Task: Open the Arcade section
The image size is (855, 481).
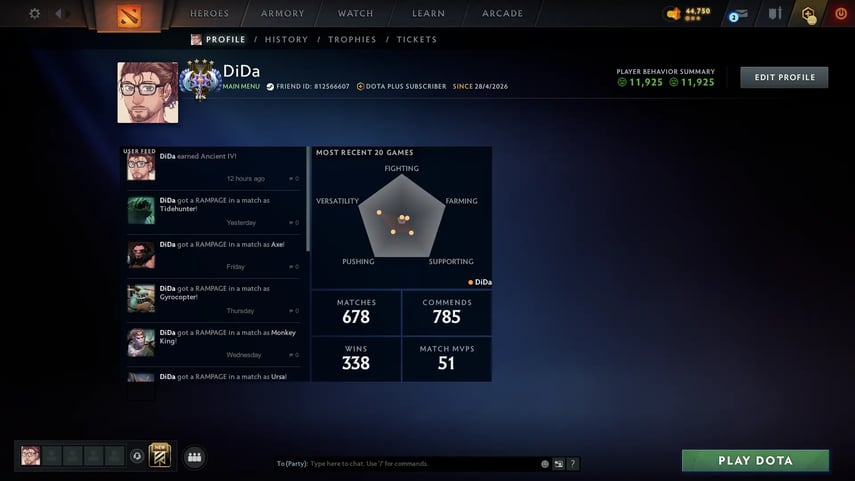Action: tap(502, 14)
